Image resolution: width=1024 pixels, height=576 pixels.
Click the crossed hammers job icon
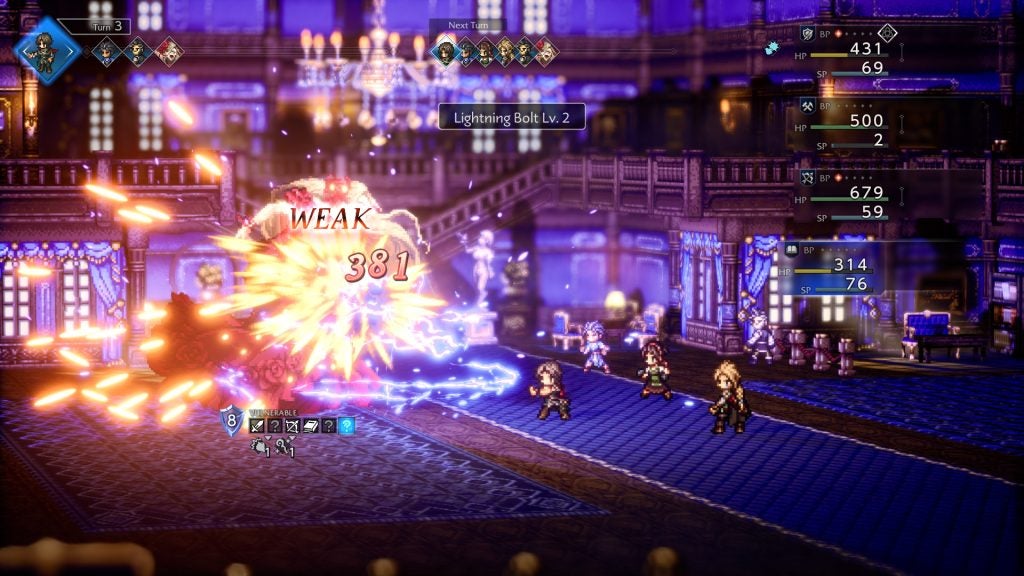[807, 105]
